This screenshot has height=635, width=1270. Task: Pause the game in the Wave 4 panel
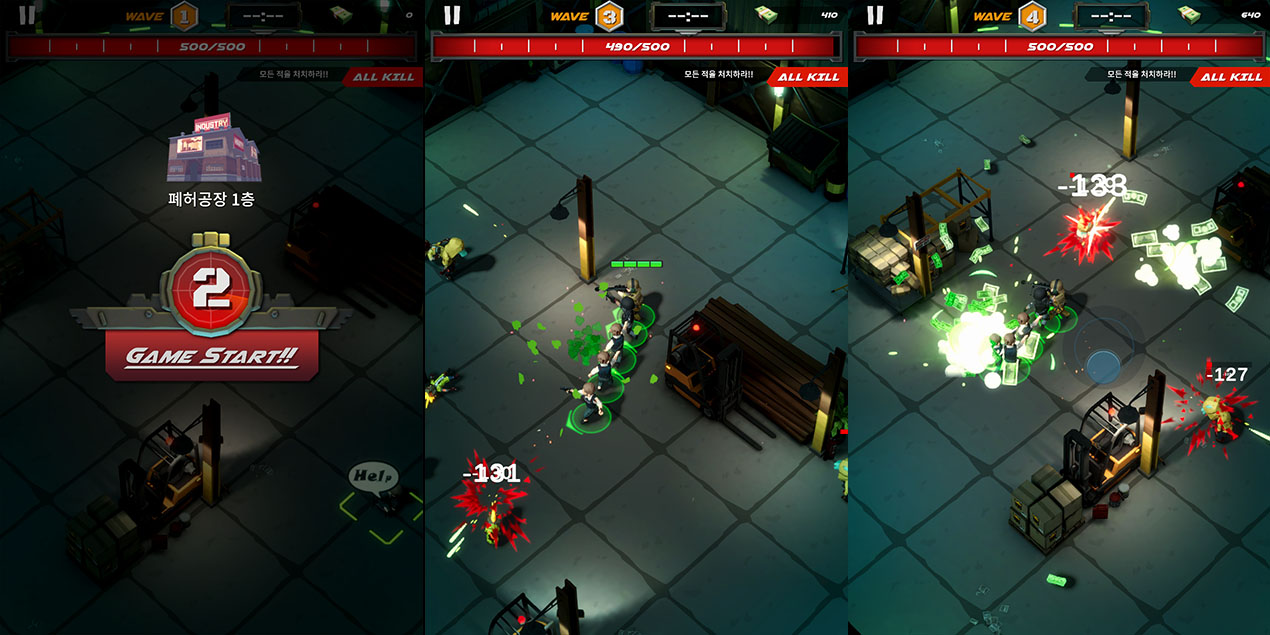click(875, 15)
